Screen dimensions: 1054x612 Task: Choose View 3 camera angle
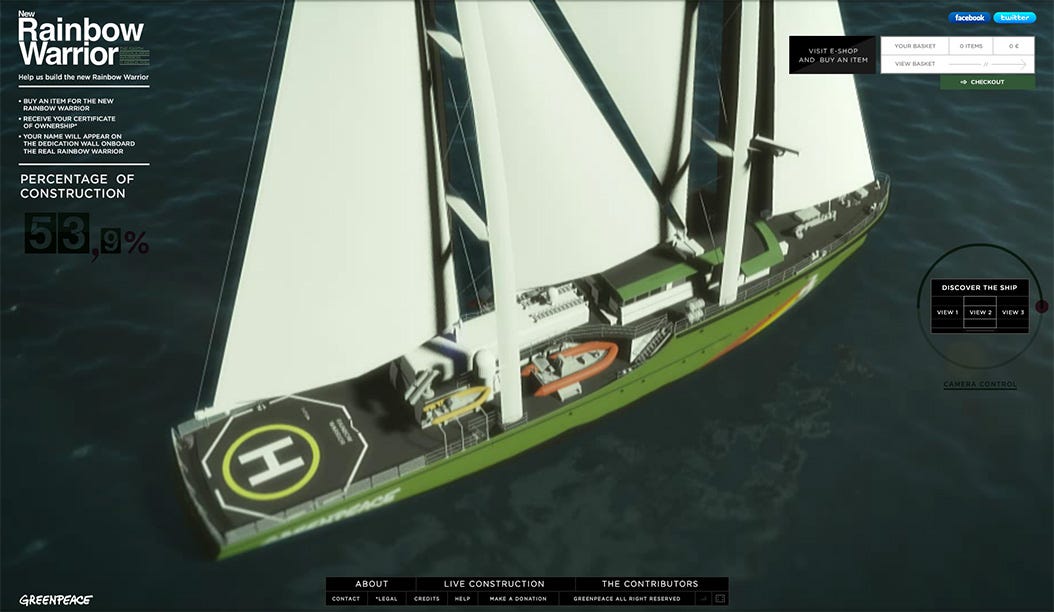click(1013, 313)
